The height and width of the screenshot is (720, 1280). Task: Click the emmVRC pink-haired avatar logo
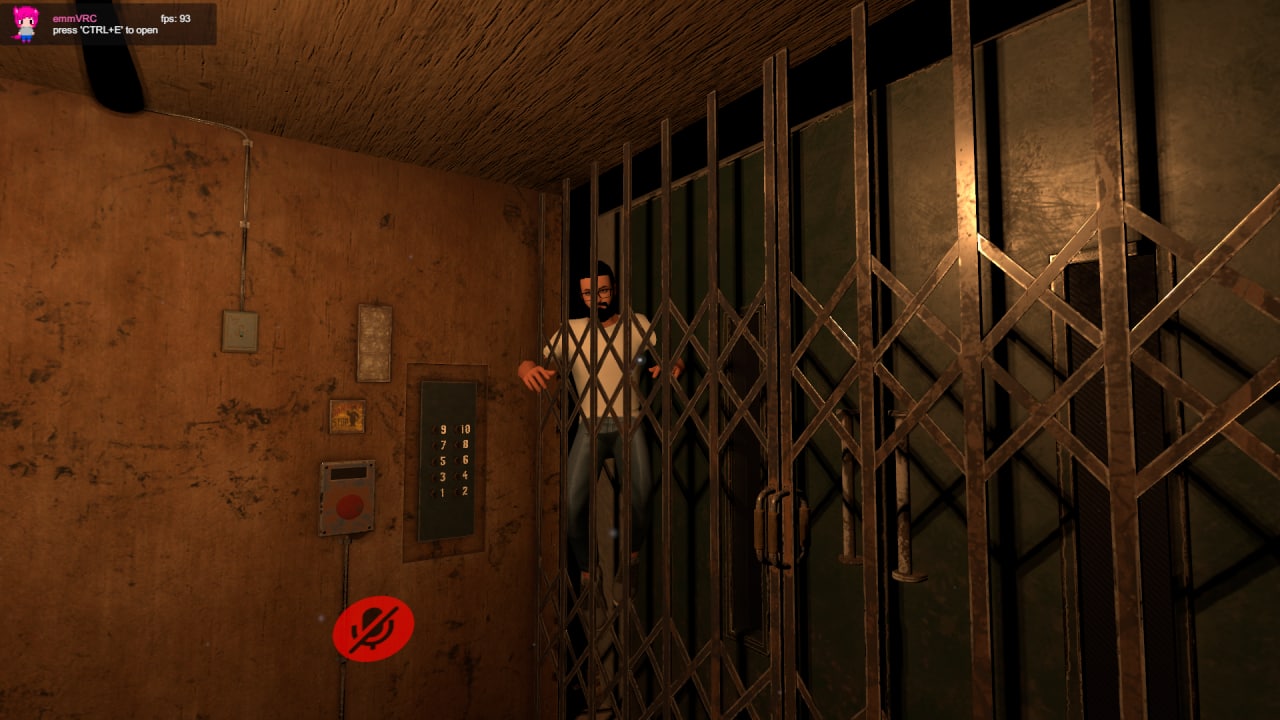click(26, 23)
